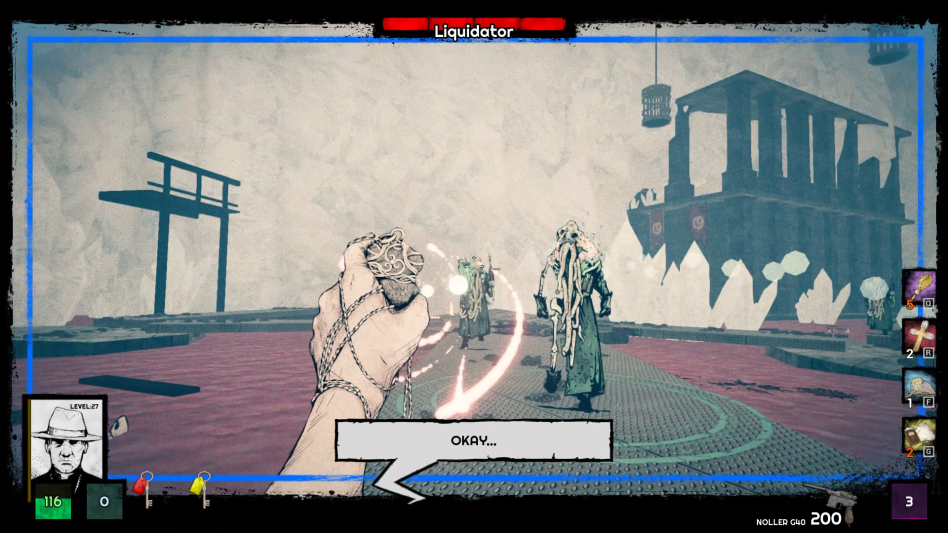Viewport: 948px width, 533px height.
Task: Select the yellow-tagged key
Action: point(200,489)
